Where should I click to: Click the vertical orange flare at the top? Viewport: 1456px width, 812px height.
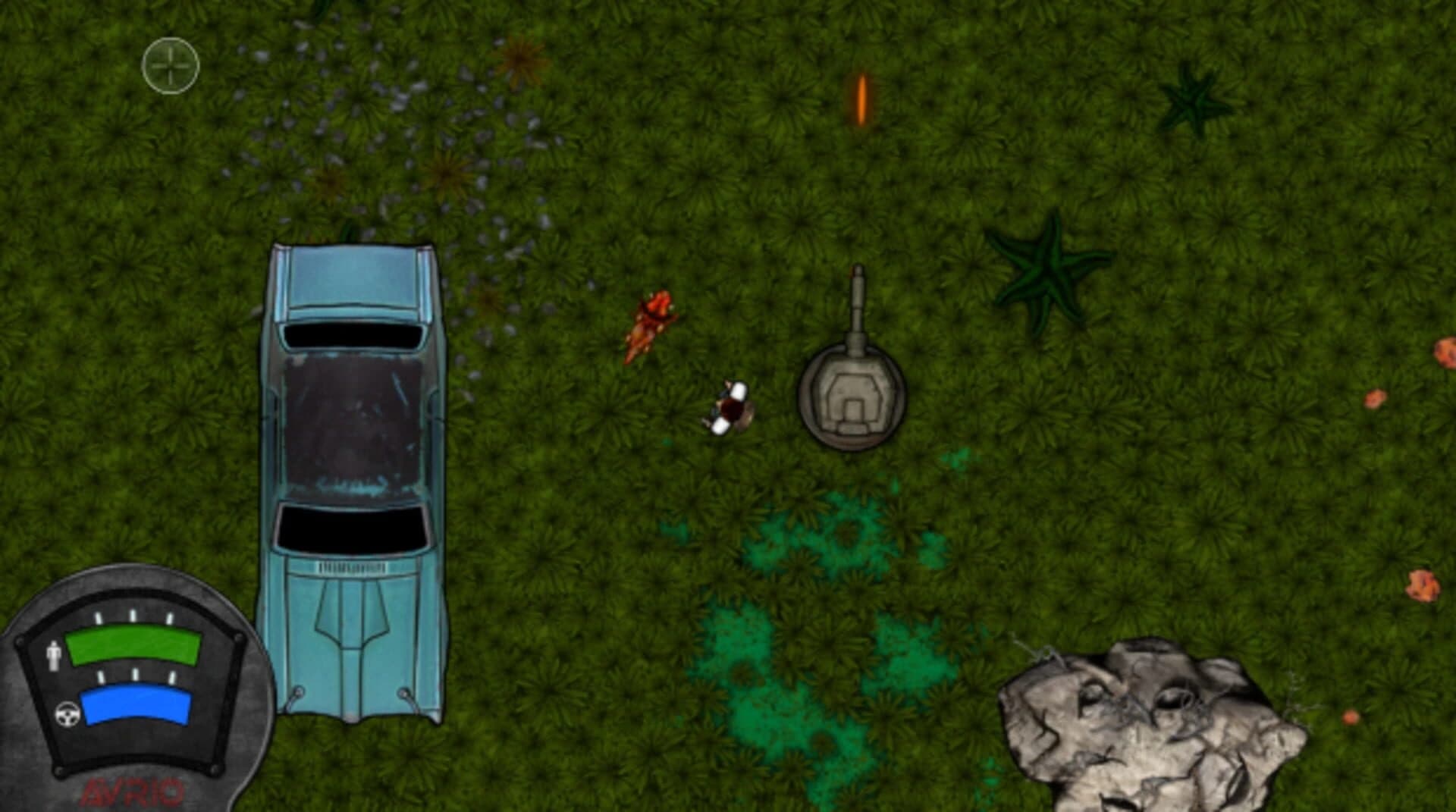[x=861, y=99]
